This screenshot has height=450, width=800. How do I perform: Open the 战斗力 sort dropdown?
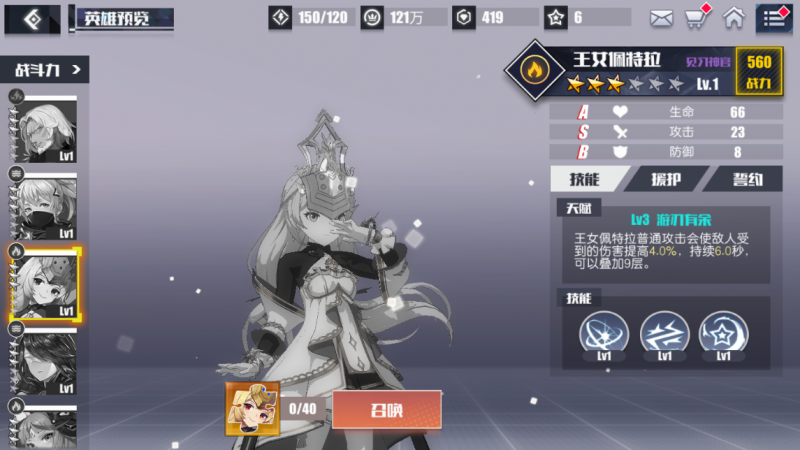(x=49, y=69)
